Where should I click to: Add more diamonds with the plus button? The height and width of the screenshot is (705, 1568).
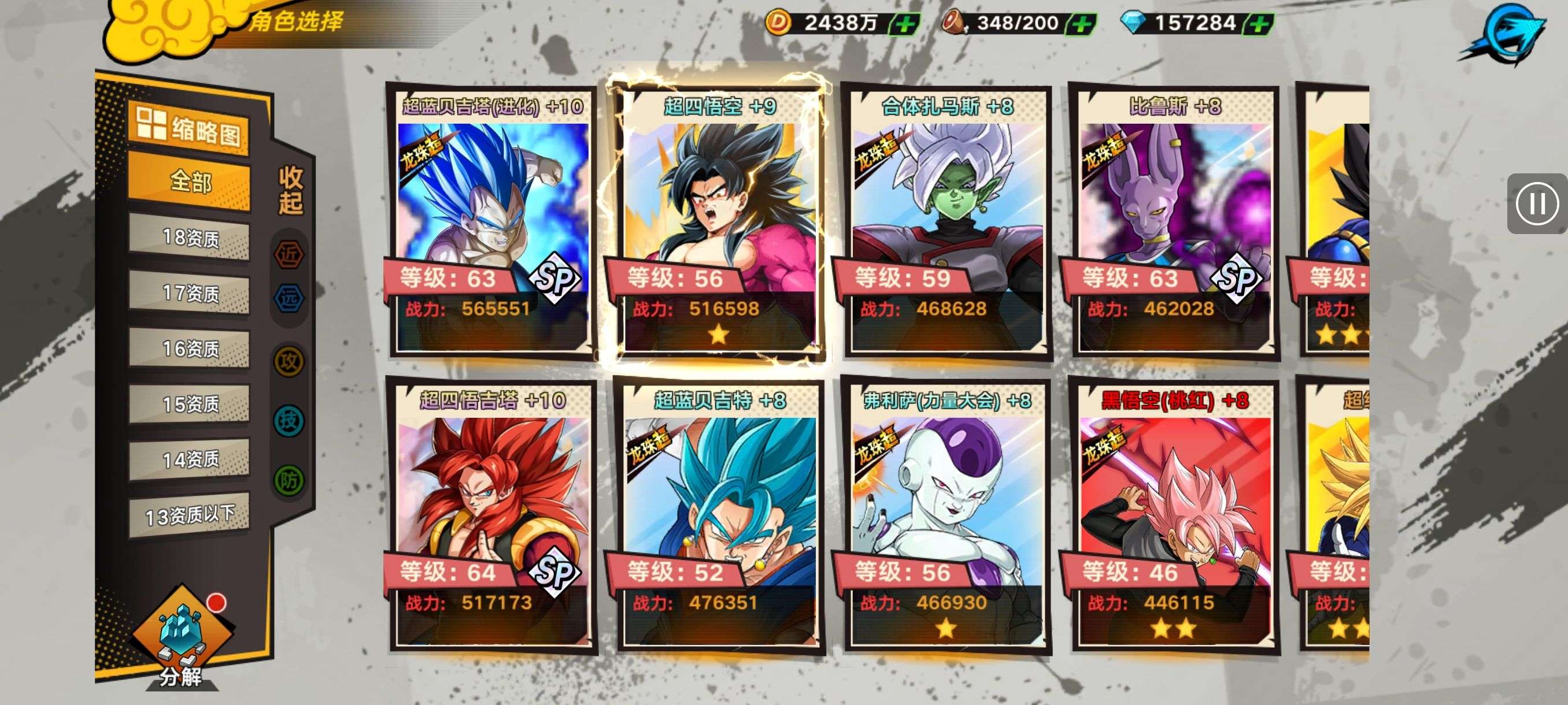(x=1259, y=24)
